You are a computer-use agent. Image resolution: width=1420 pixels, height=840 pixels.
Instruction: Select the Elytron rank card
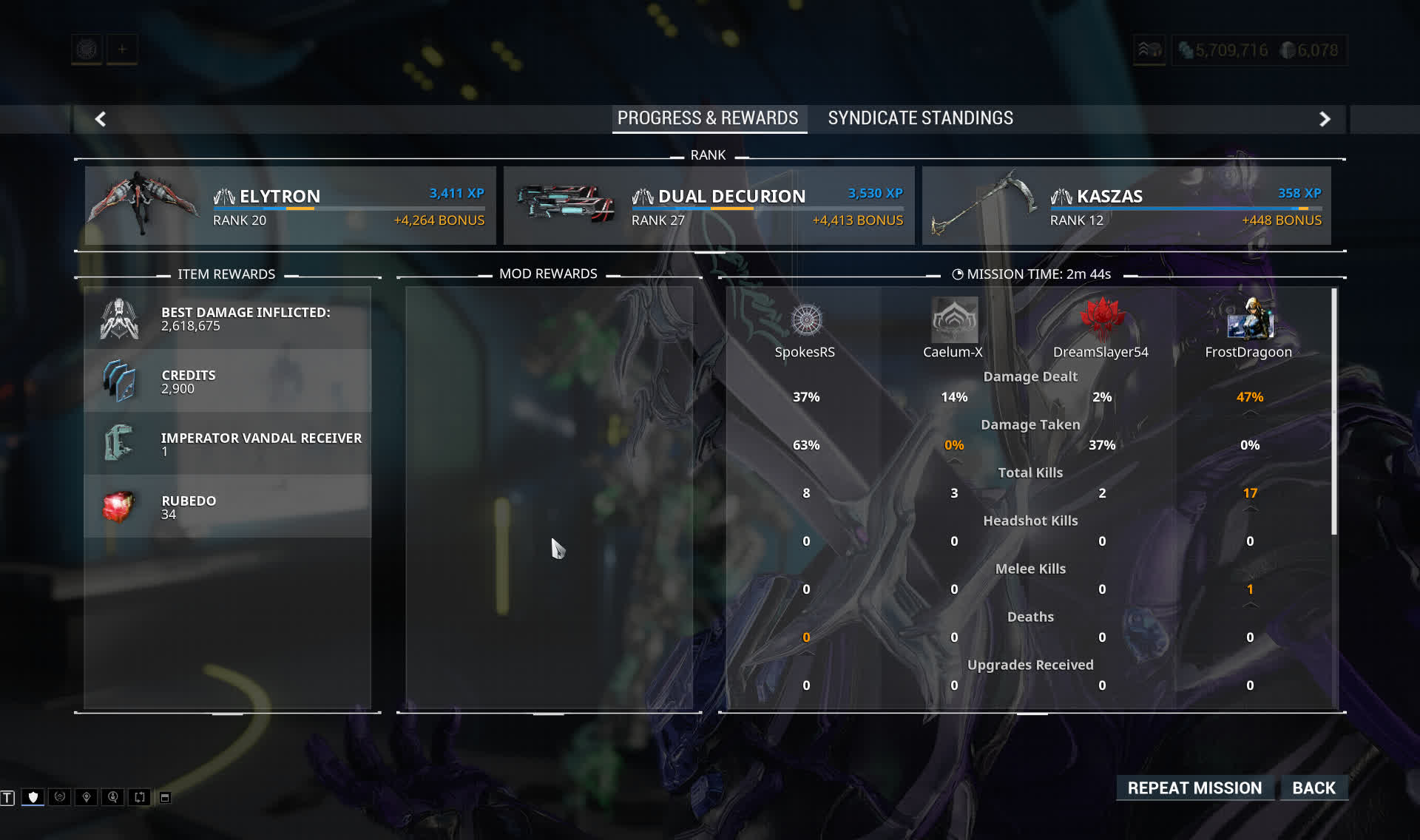[290, 206]
